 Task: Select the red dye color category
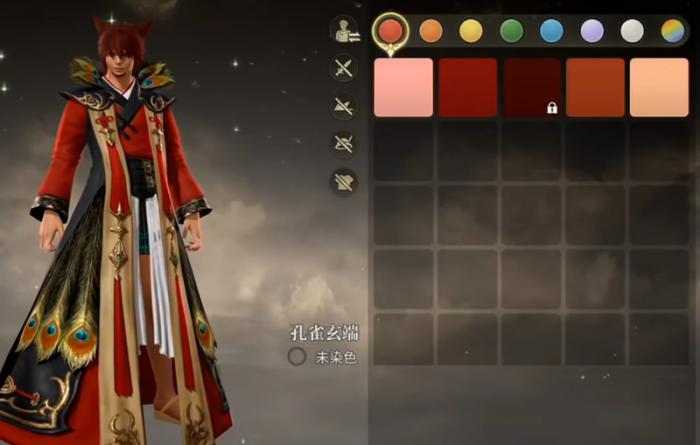390,31
